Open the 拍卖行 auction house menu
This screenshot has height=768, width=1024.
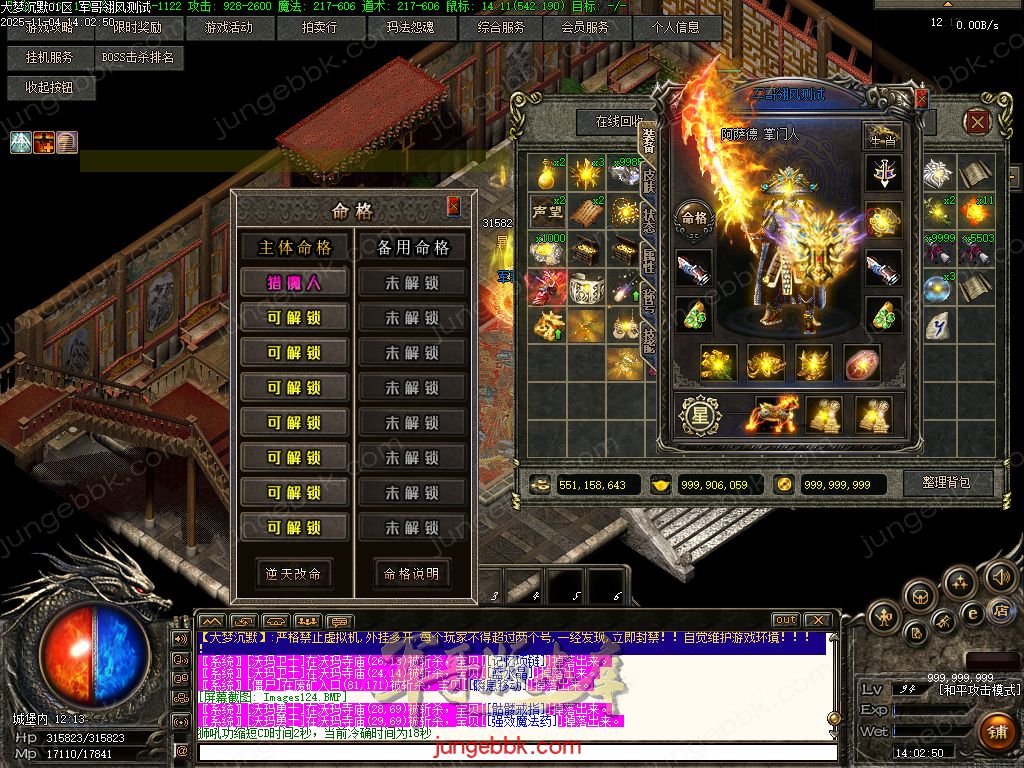(x=319, y=28)
